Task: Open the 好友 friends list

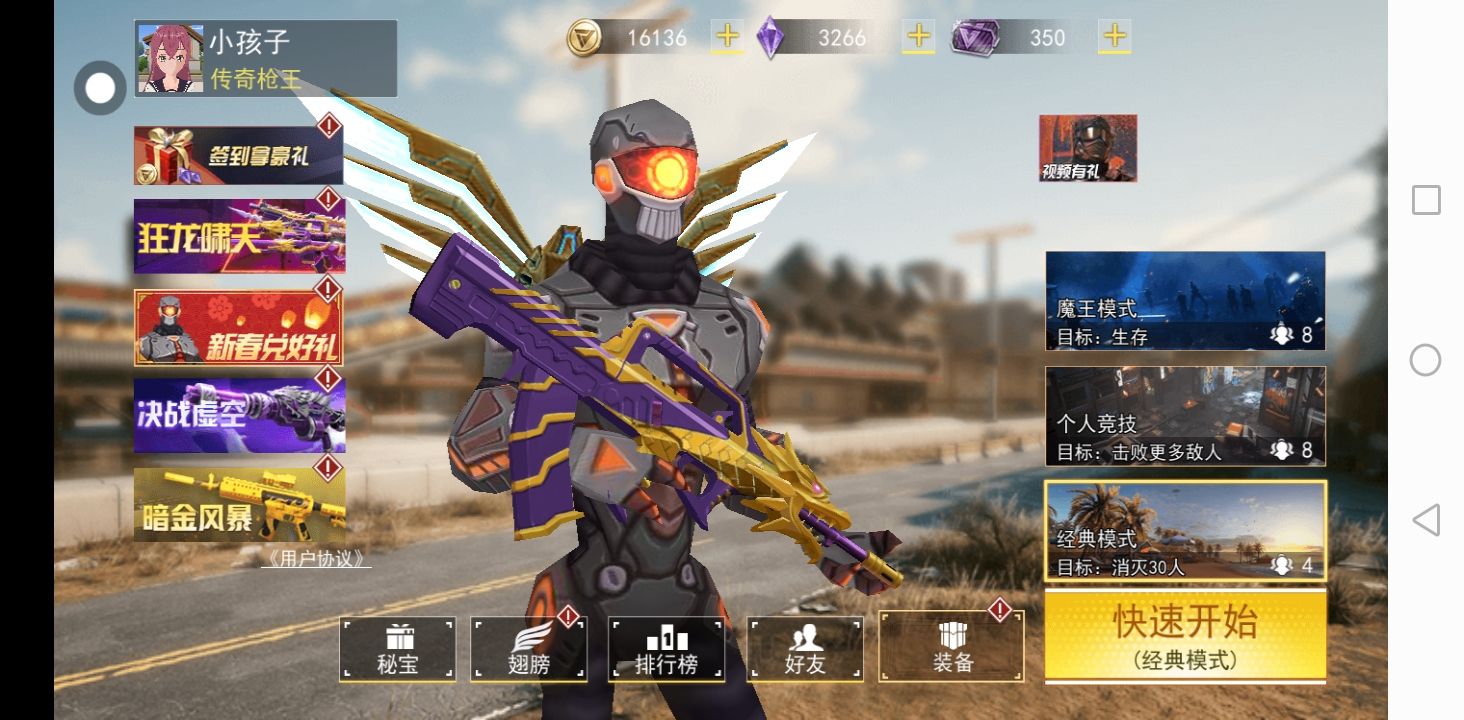Action: 805,649
